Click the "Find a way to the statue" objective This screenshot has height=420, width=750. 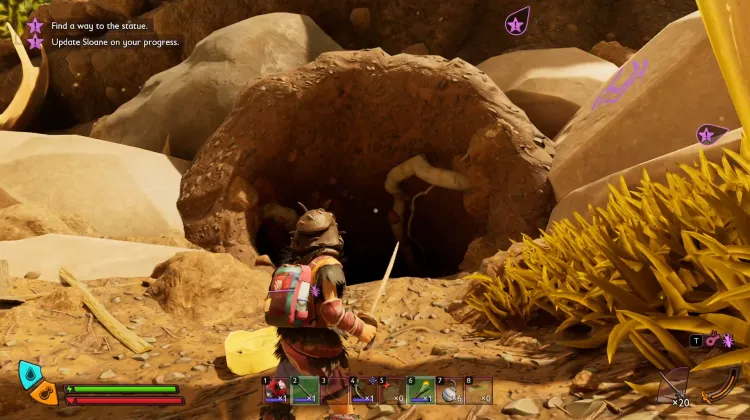coord(98,25)
